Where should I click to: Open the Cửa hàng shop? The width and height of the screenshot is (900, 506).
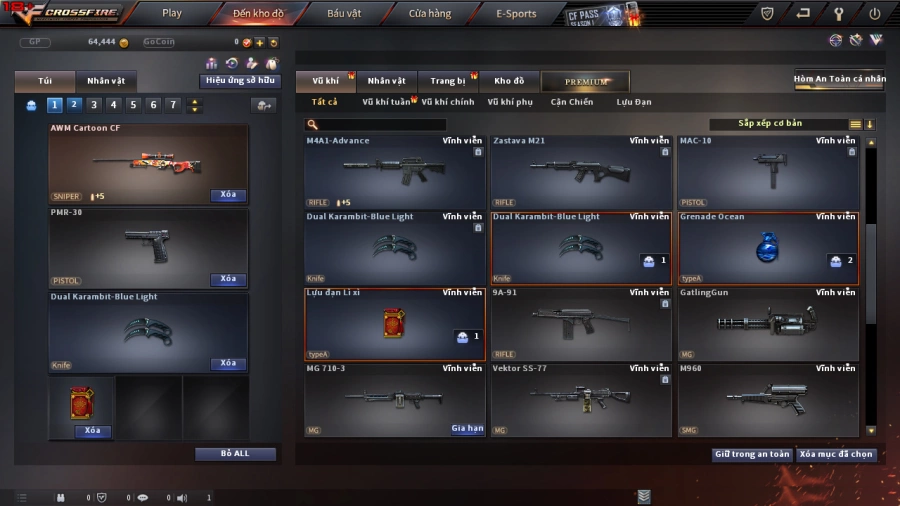(430, 14)
